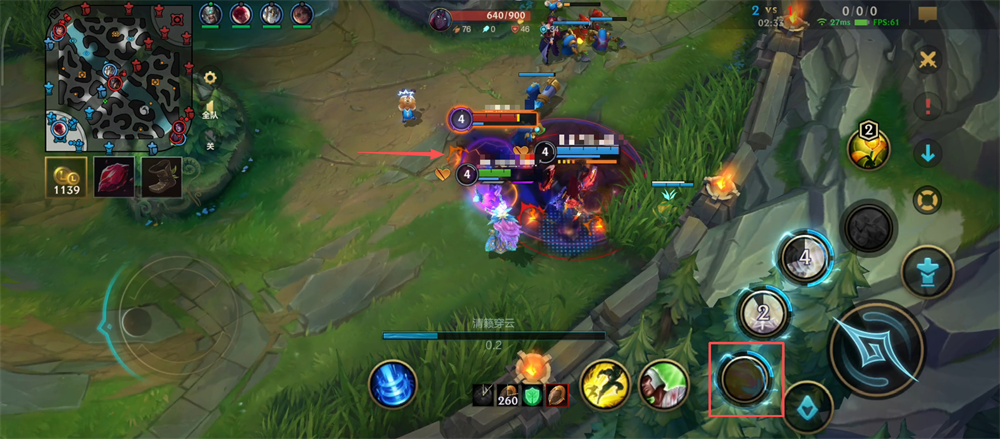Send the blue down-arrow ping
The image size is (1000, 439).
point(929,153)
